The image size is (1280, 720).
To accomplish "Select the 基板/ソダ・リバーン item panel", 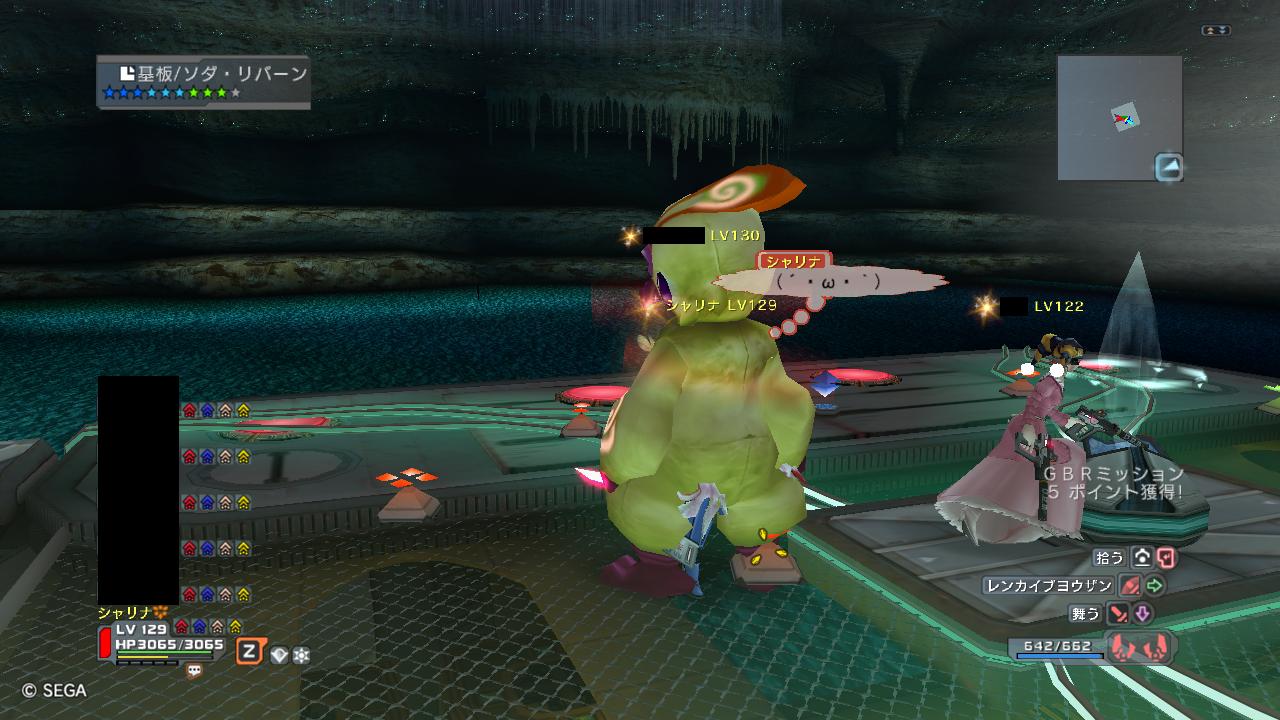I will point(204,82).
